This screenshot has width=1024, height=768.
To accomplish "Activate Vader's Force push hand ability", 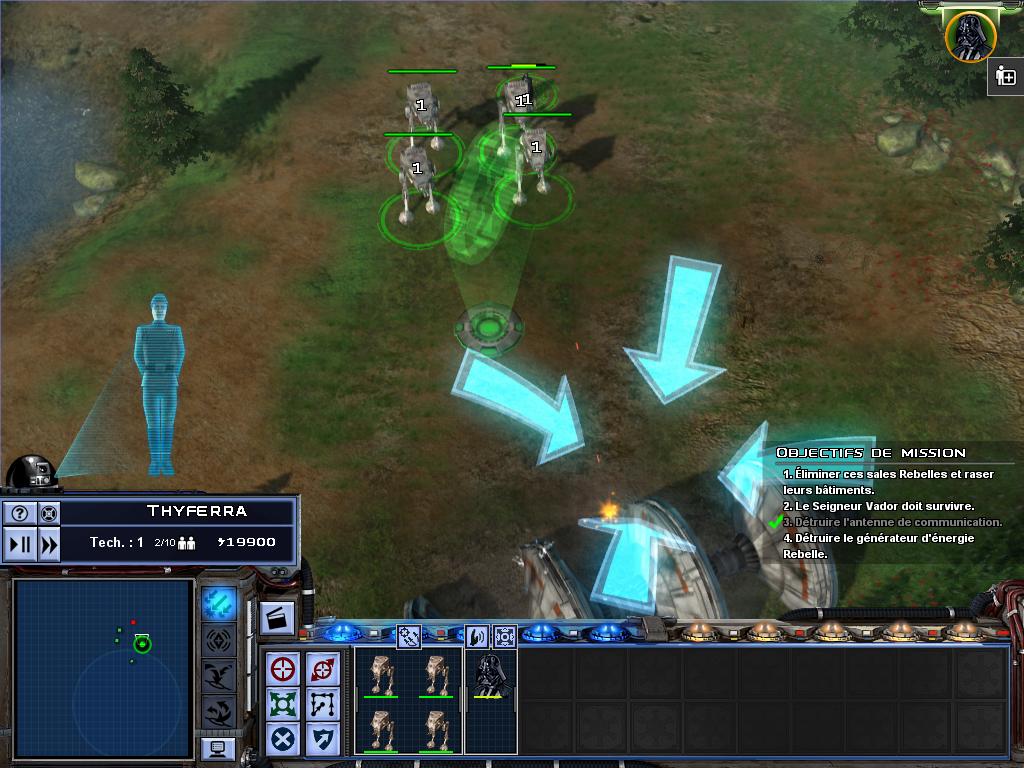I will pos(477,635).
